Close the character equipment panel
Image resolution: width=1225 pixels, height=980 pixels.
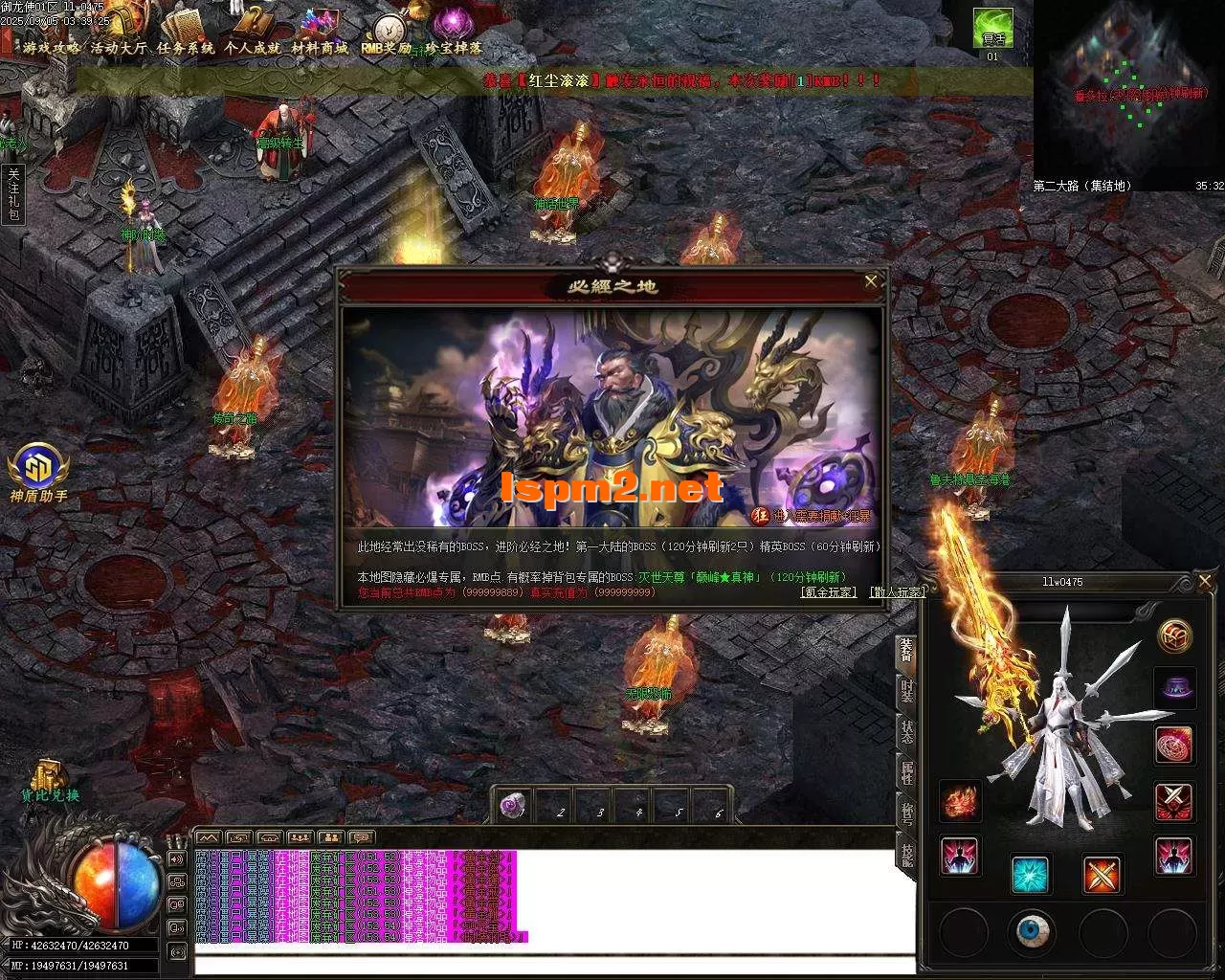click(x=1205, y=581)
